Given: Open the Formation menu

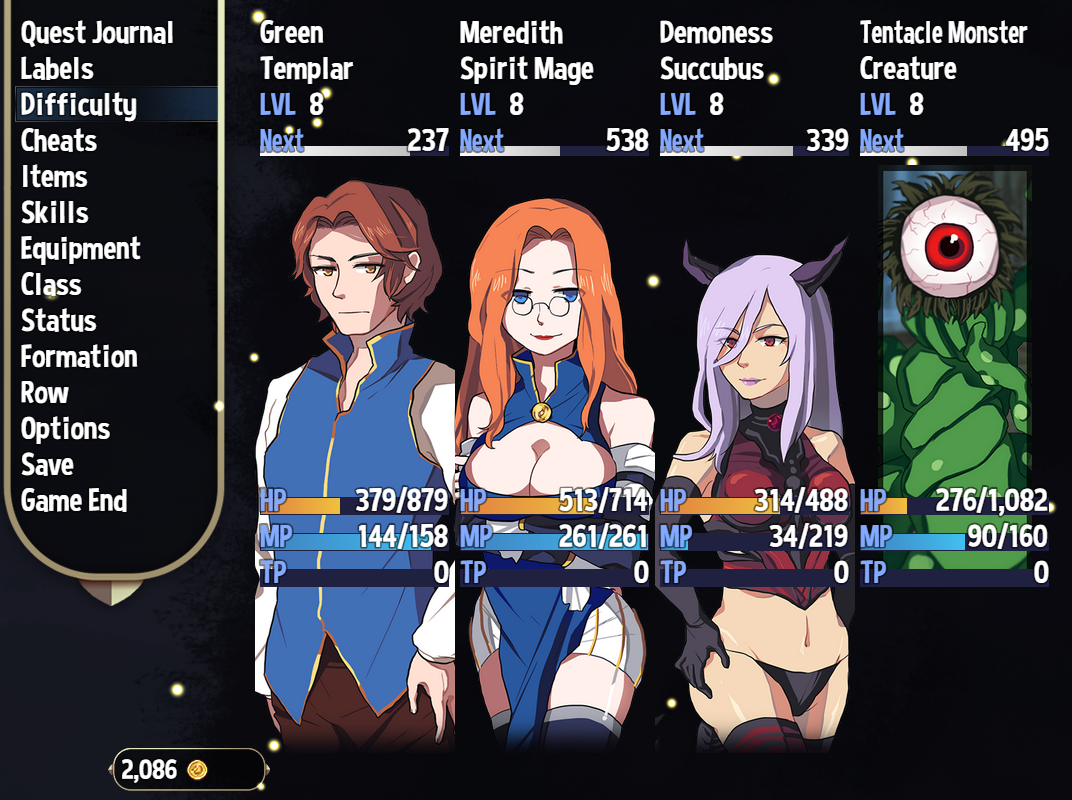Looking at the screenshot, I should point(79,357).
